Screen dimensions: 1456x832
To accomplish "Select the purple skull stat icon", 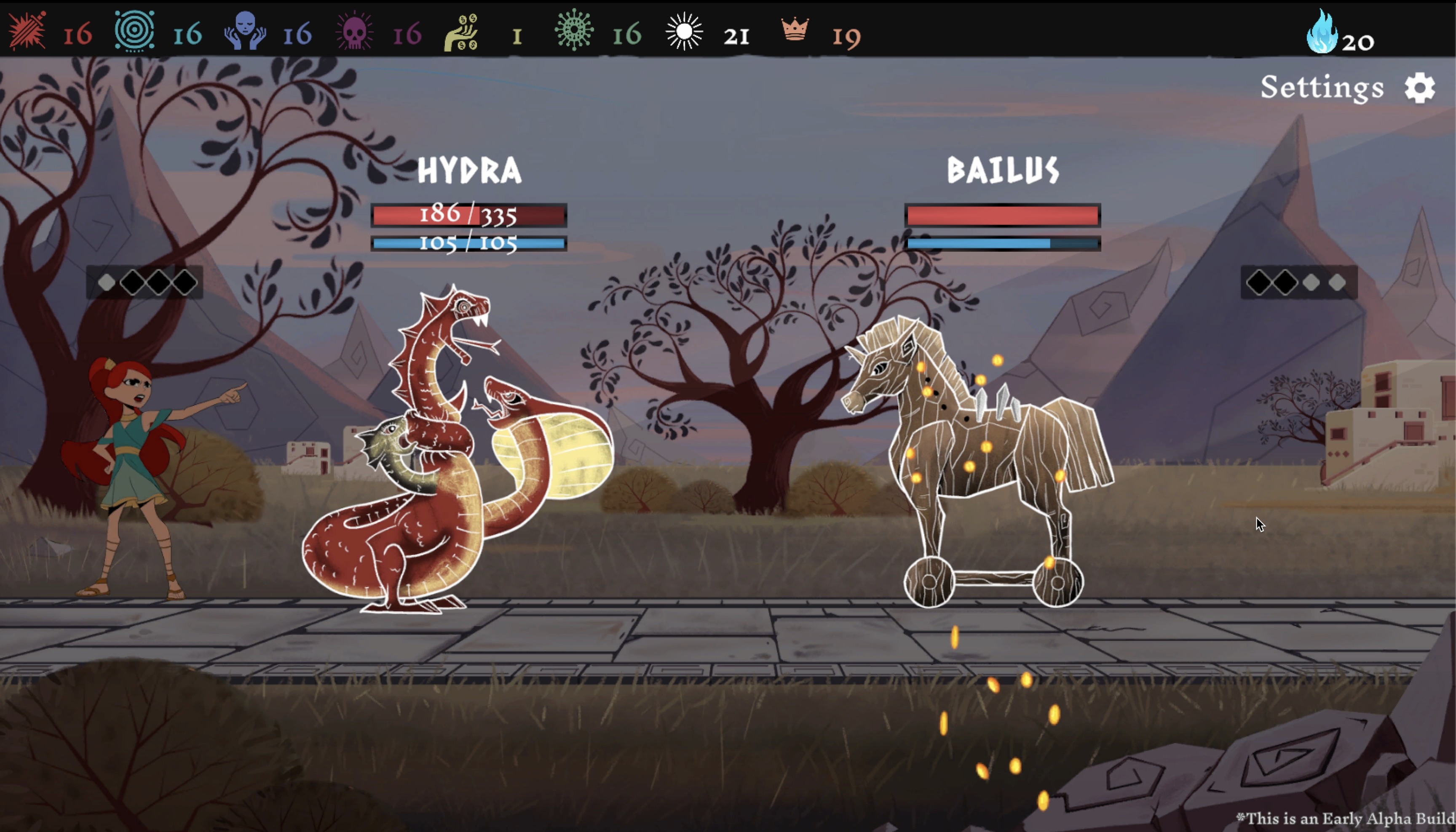I will [x=354, y=31].
